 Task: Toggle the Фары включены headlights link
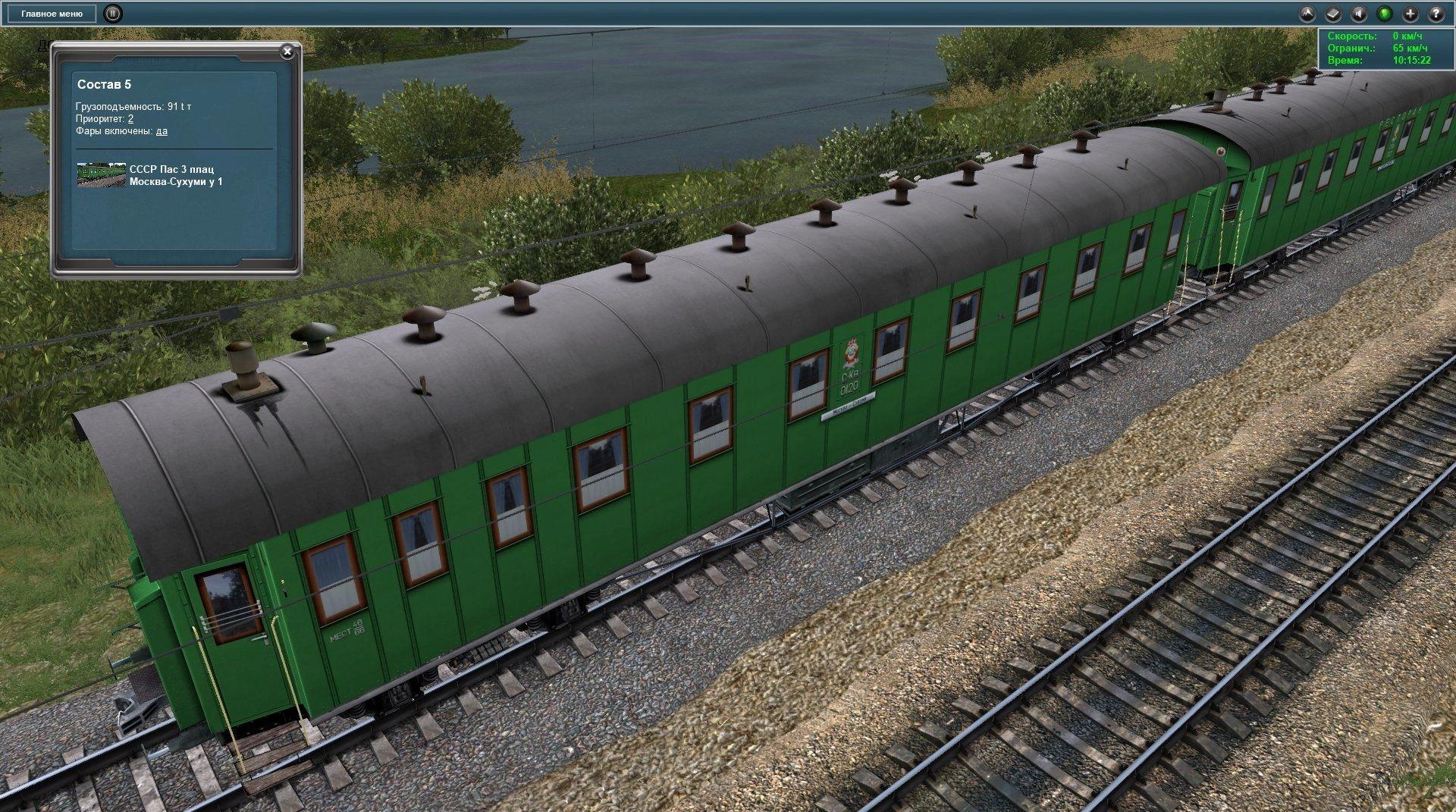(162, 131)
